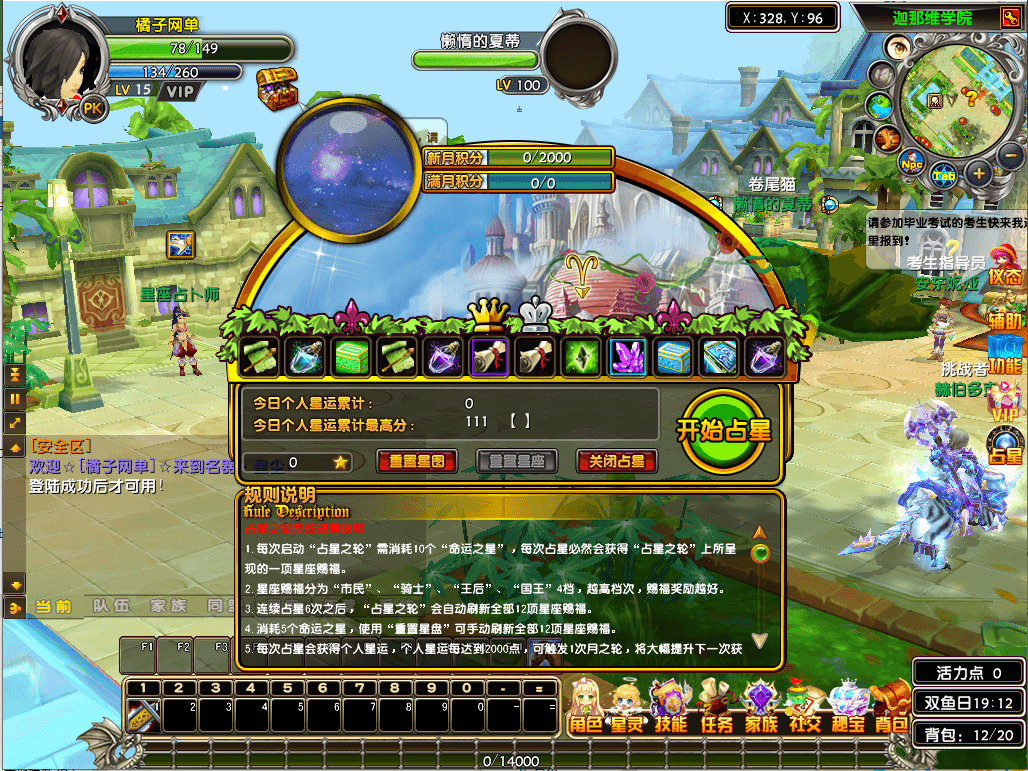Zoom out the minimap with the minus button
Screen dimensions: 1028x771
click(1010, 155)
